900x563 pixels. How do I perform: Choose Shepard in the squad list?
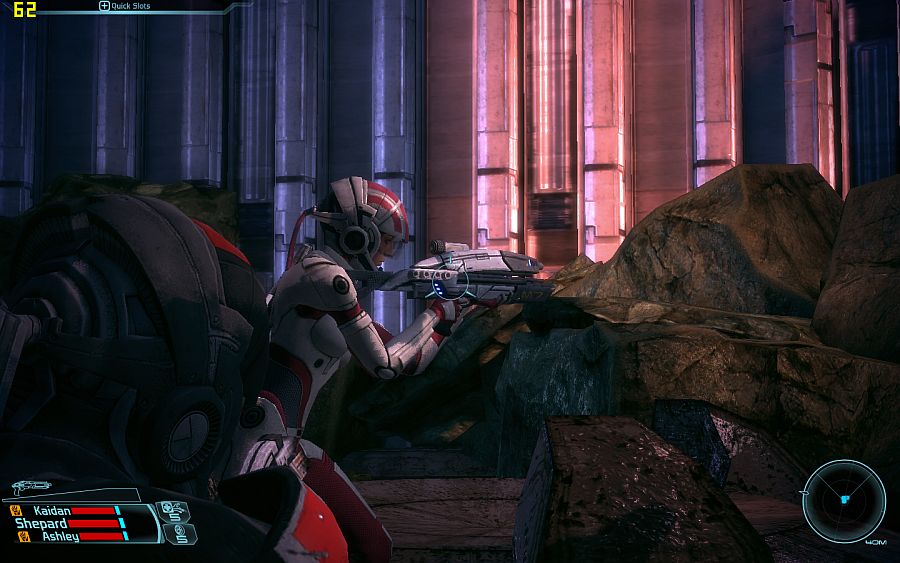41,523
